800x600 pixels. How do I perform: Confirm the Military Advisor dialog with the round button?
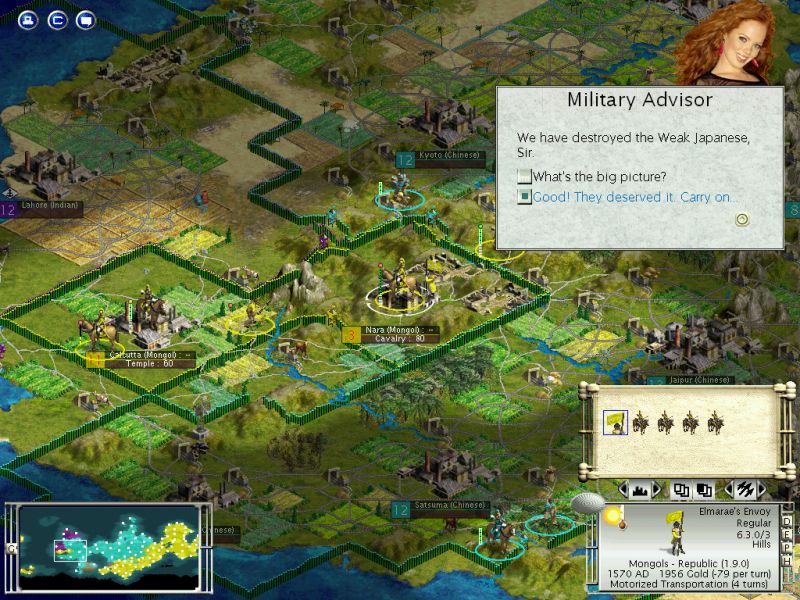click(742, 220)
